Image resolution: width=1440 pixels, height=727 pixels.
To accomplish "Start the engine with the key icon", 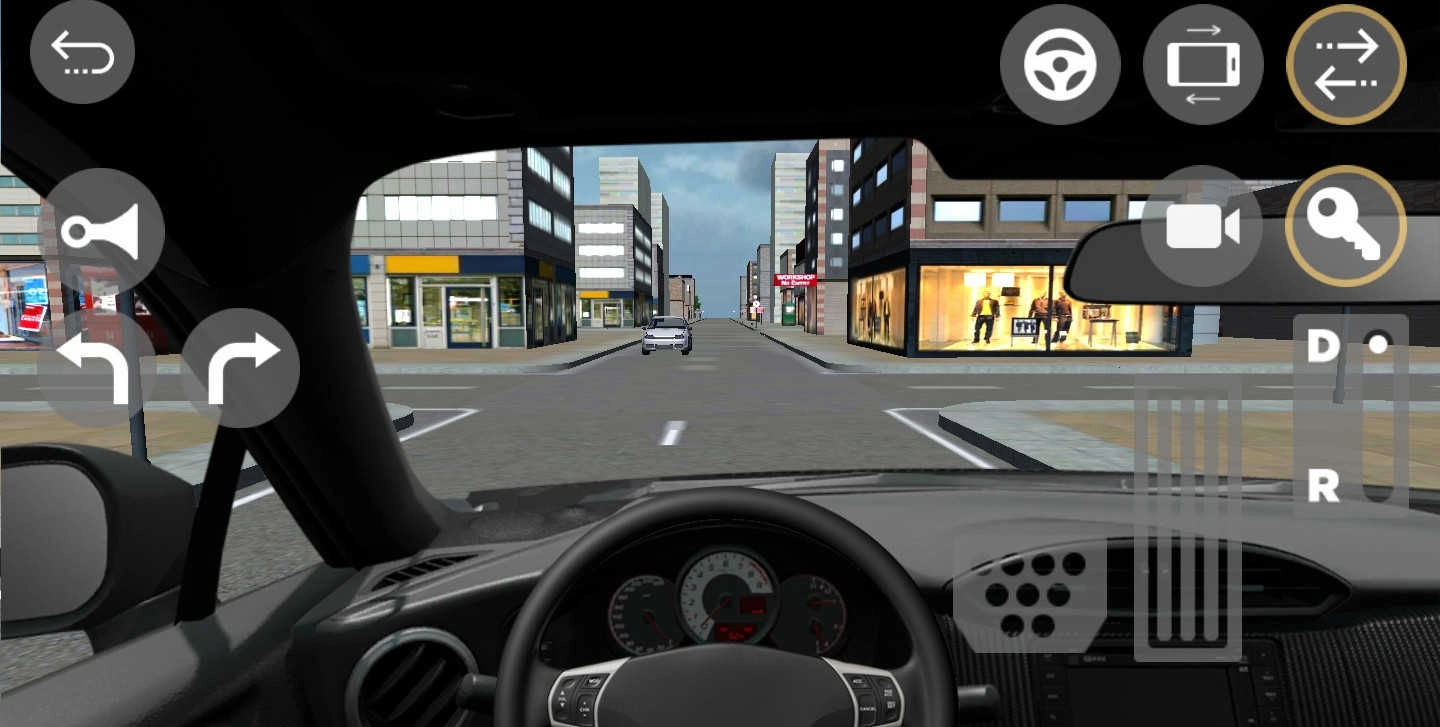I will 1348,224.
